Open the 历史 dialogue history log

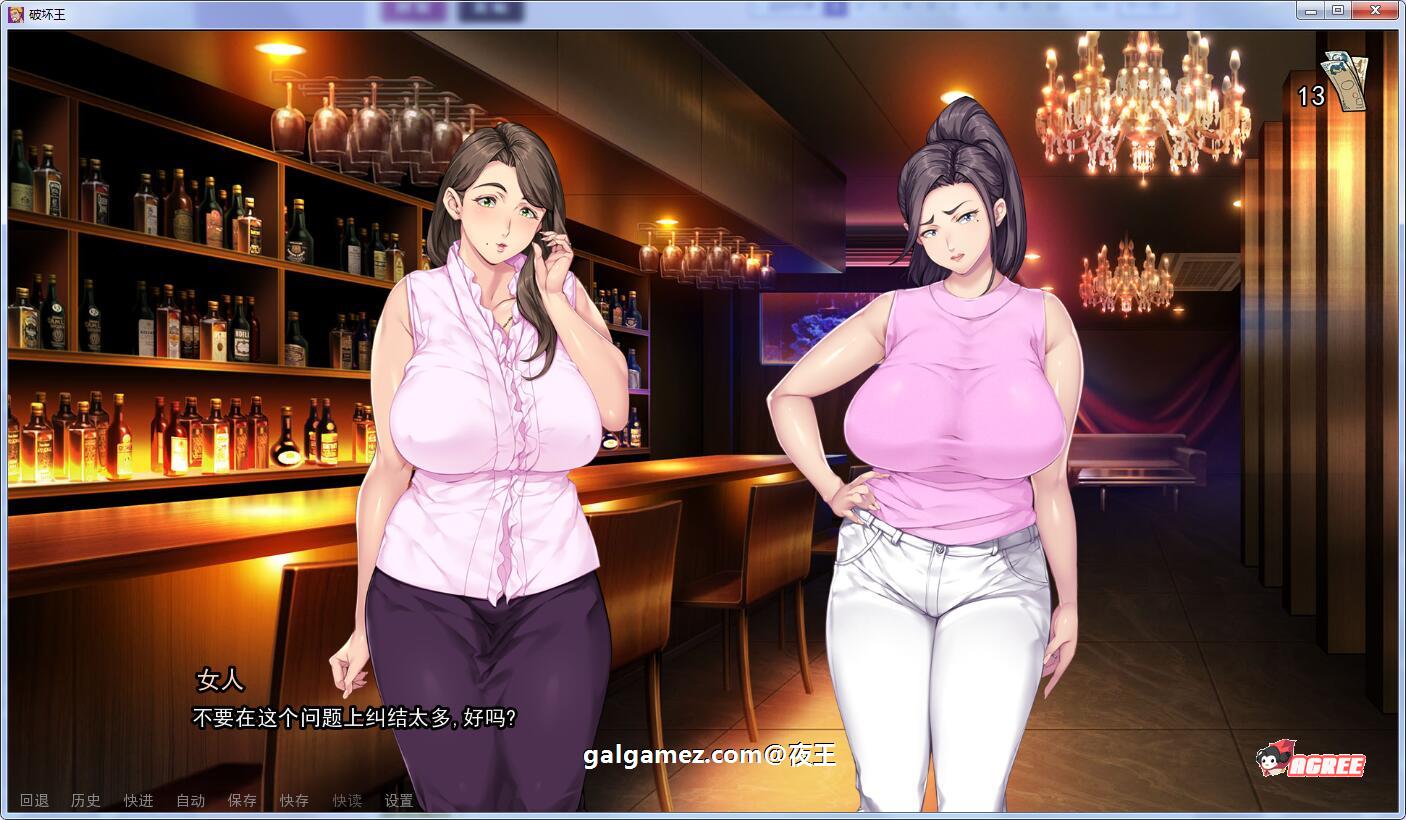click(x=85, y=800)
